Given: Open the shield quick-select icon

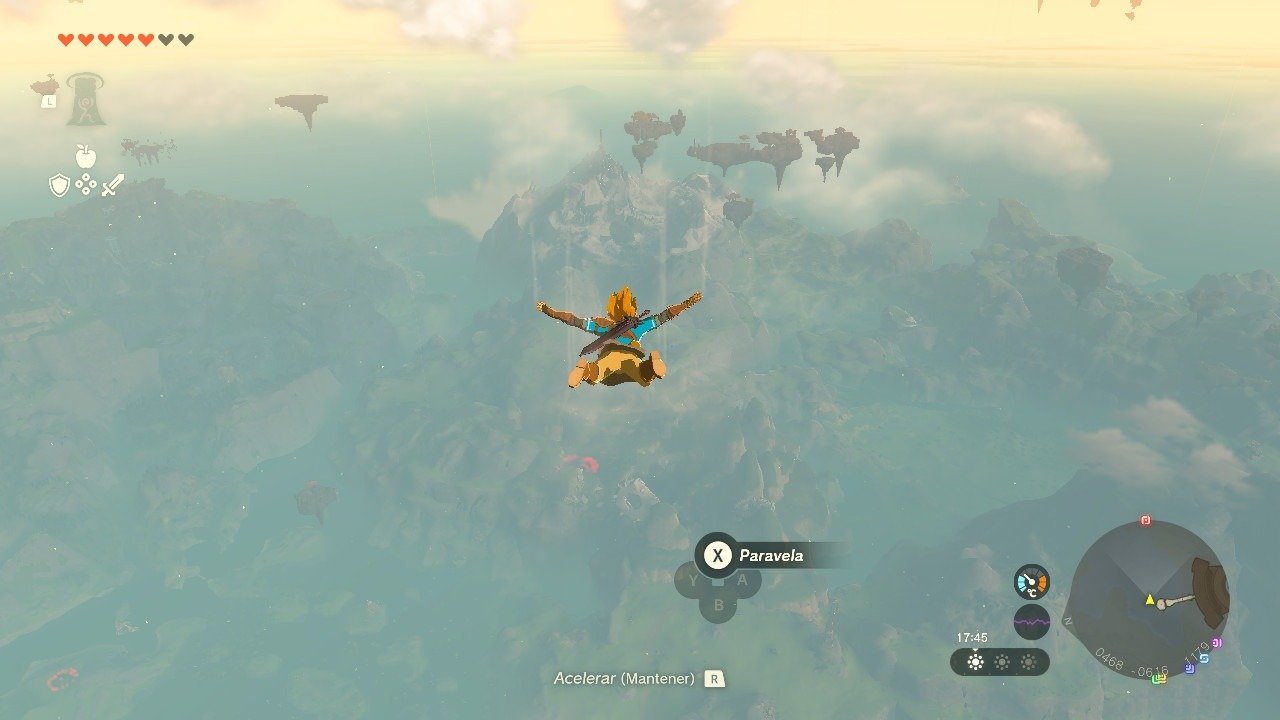Looking at the screenshot, I should coord(59,185).
